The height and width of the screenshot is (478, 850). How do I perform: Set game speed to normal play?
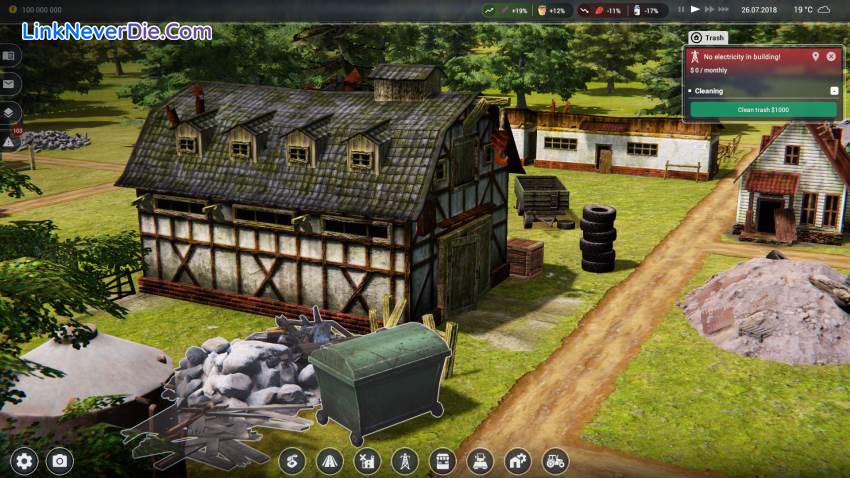click(x=696, y=10)
